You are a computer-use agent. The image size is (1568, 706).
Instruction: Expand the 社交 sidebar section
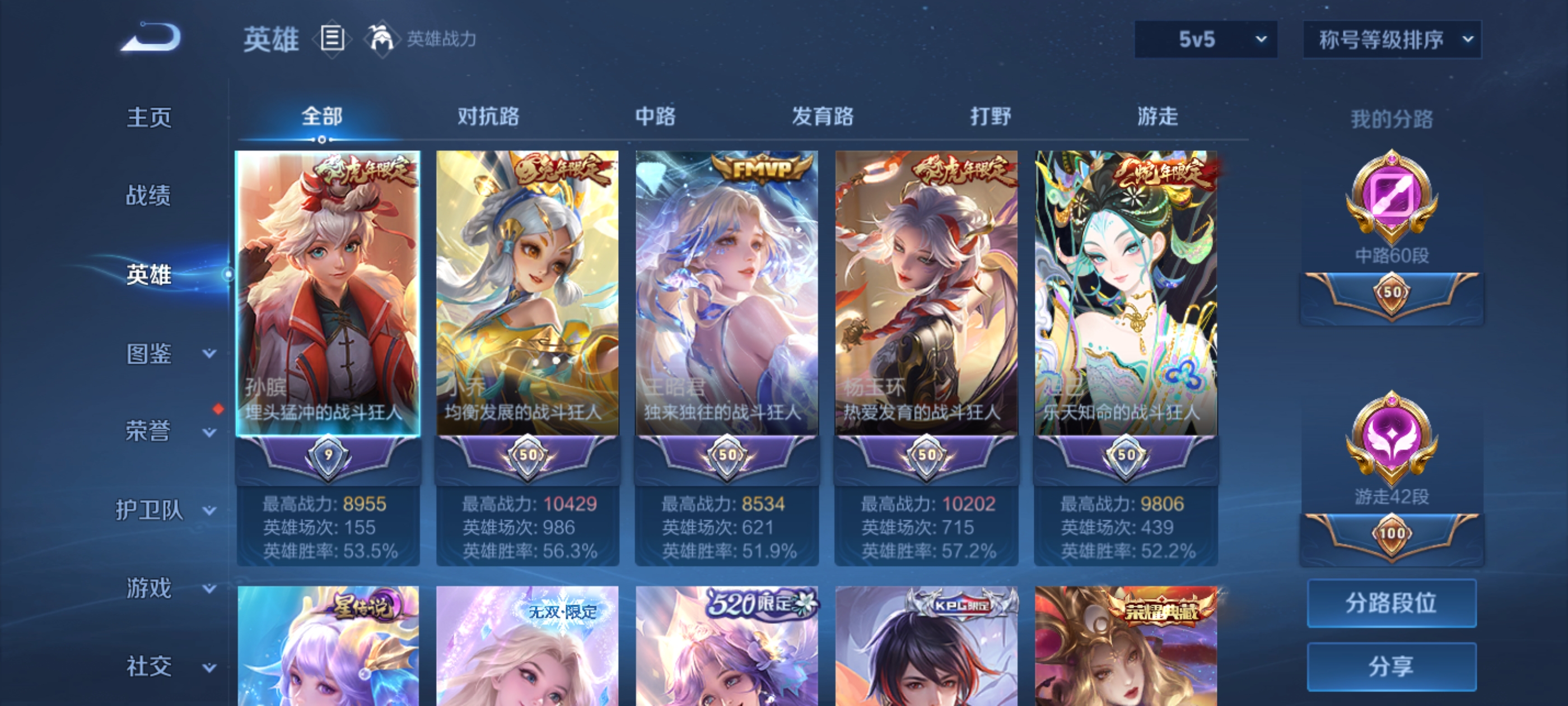pyautogui.click(x=149, y=666)
